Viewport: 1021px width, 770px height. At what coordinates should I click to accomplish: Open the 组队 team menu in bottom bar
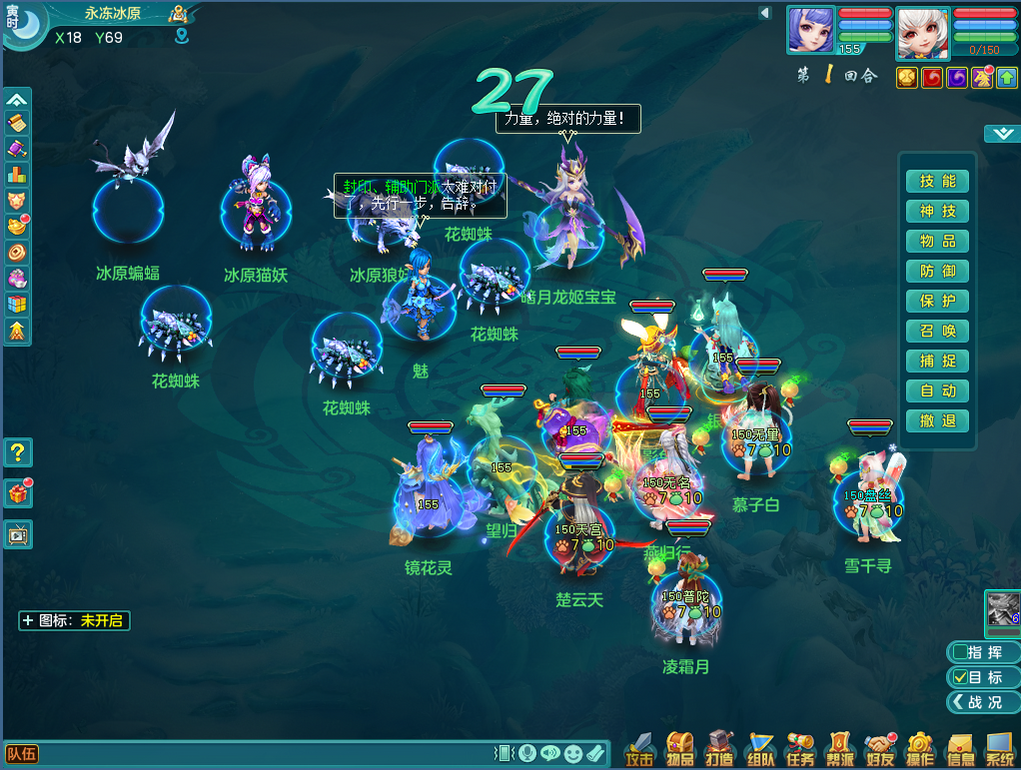click(x=759, y=748)
